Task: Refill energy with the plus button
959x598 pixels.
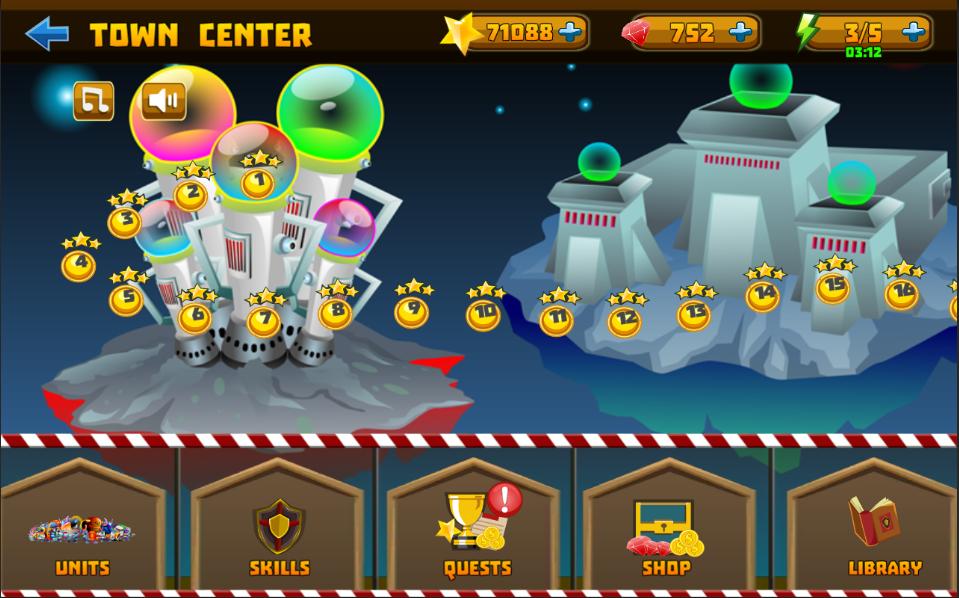Action: 913,33
